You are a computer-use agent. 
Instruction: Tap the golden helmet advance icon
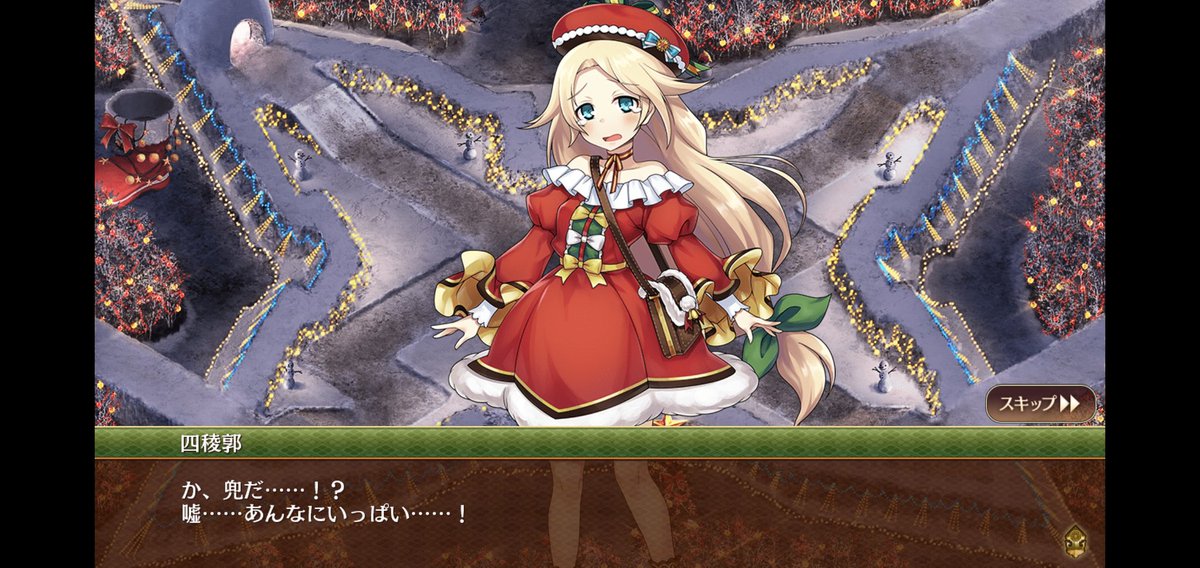(1078, 538)
